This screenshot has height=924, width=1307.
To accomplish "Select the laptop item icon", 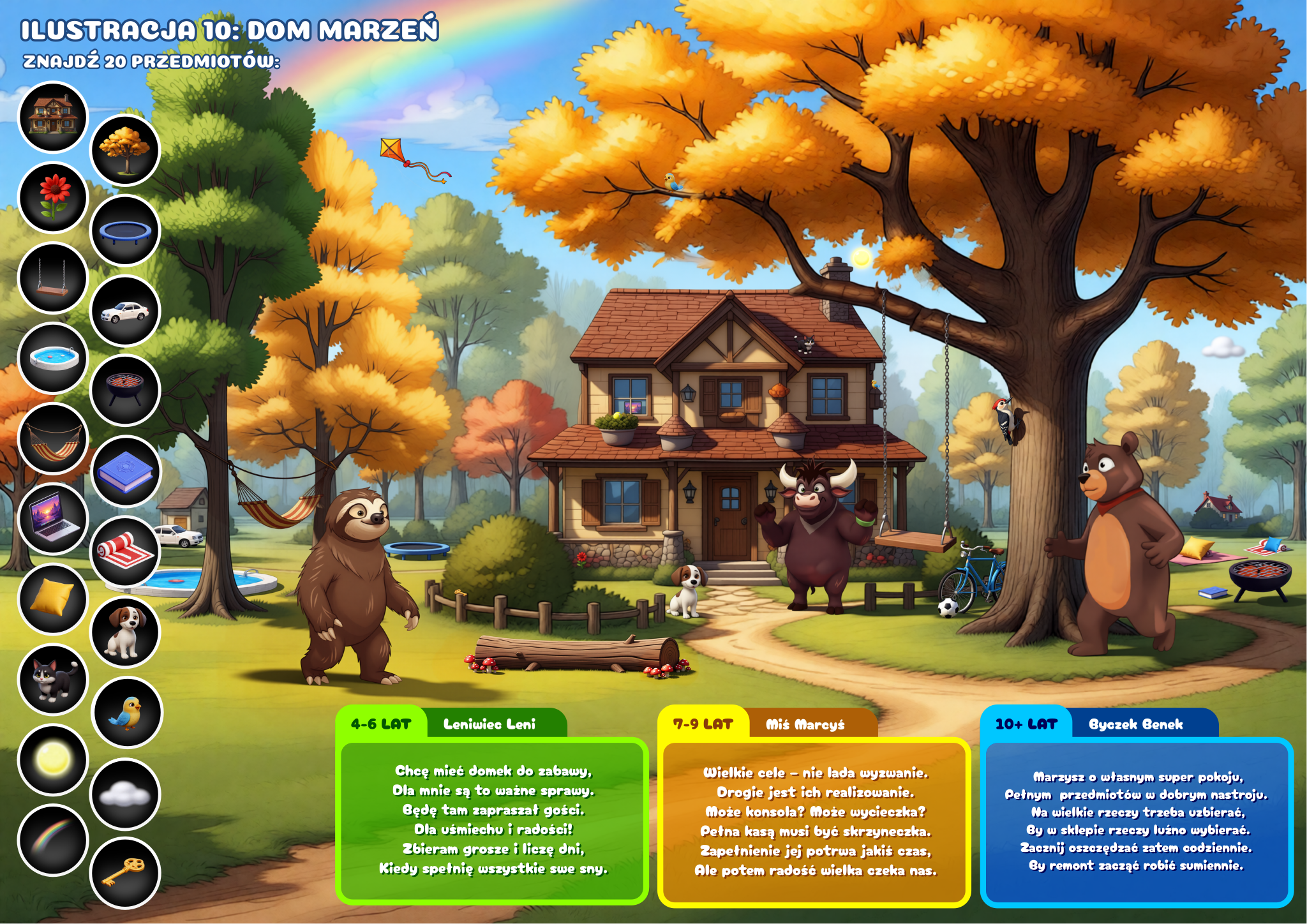I will (53, 519).
